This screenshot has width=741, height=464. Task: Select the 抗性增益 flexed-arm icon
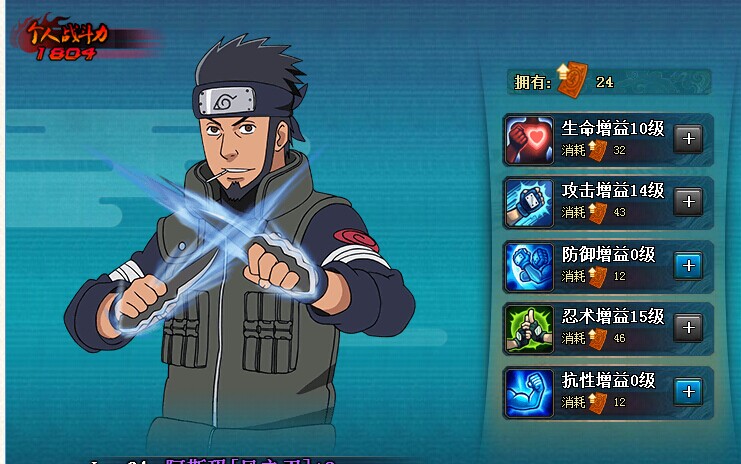(x=530, y=391)
